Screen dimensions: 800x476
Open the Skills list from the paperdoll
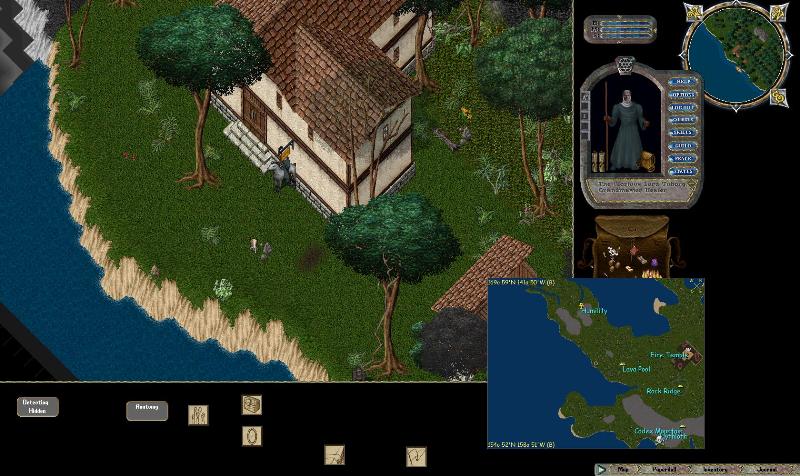(x=682, y=132)
